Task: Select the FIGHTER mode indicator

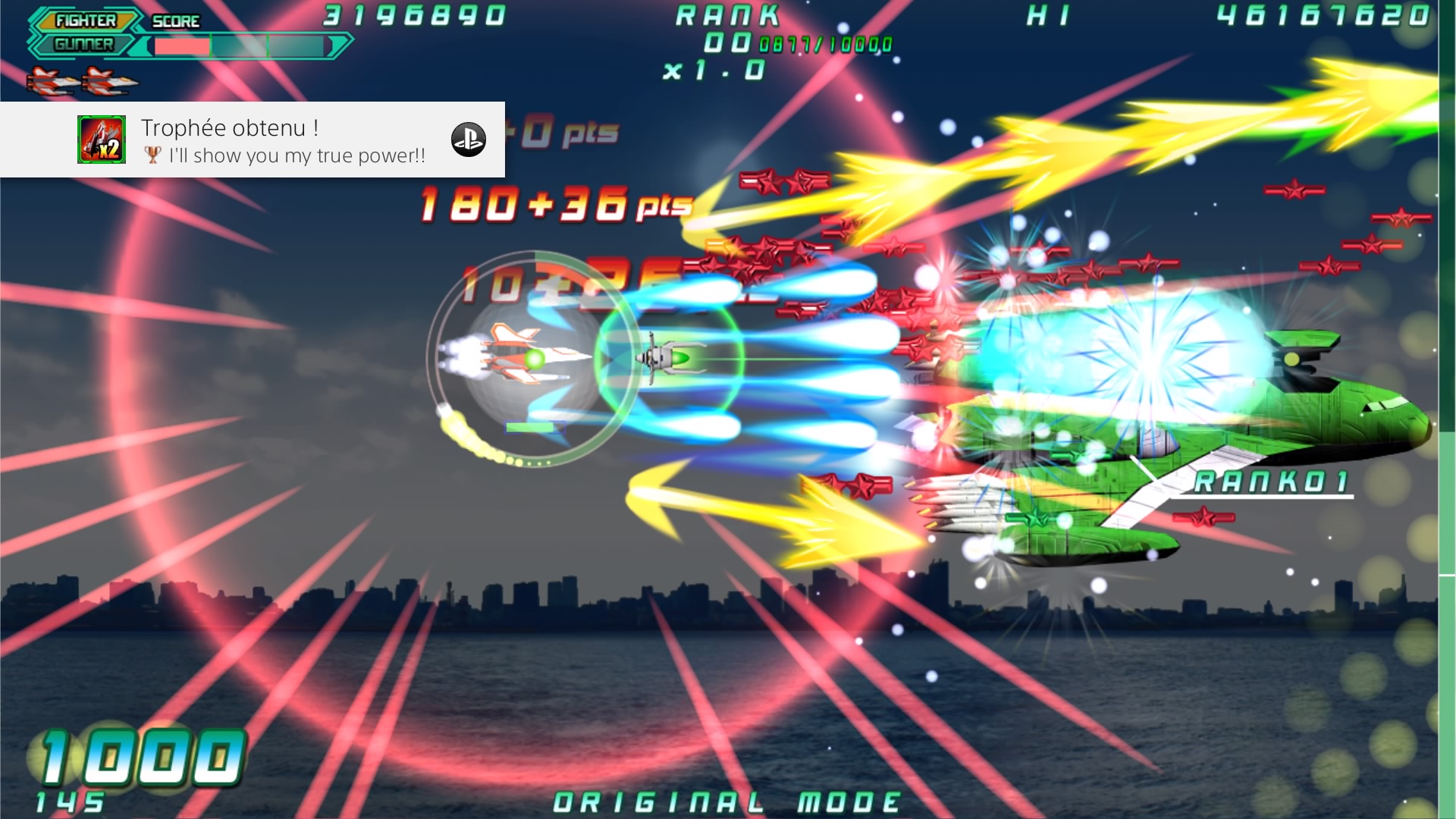Action: 86,20
